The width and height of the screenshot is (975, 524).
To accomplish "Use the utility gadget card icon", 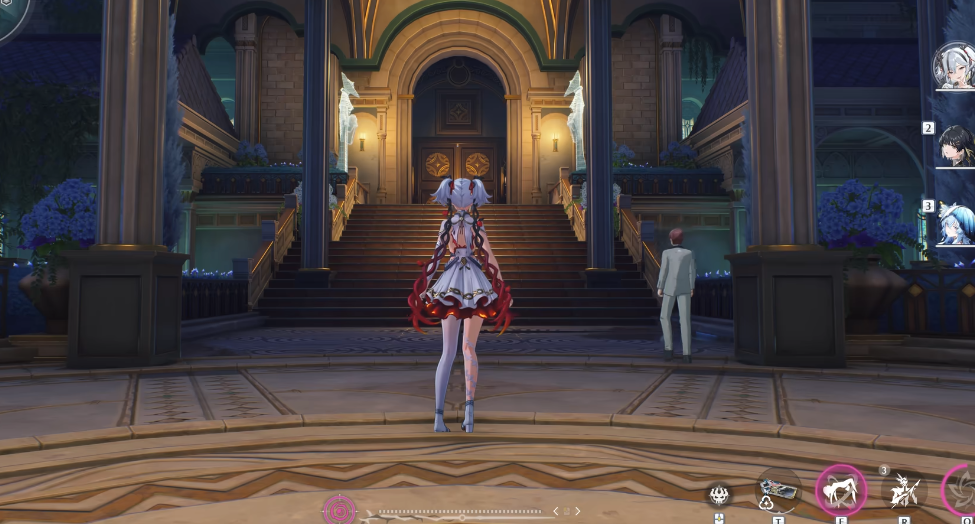I will coord(777,491).
